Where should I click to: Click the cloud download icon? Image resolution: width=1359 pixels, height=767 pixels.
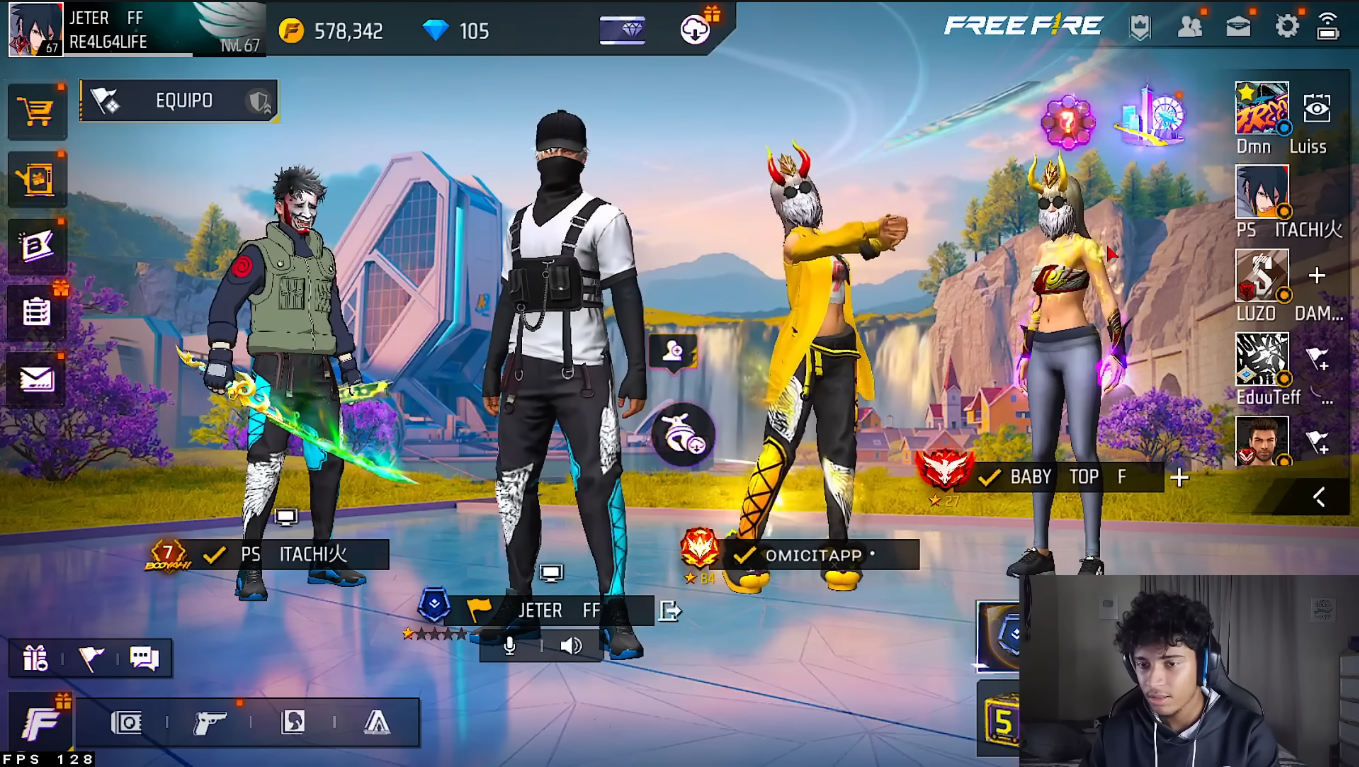pos(695,30)
